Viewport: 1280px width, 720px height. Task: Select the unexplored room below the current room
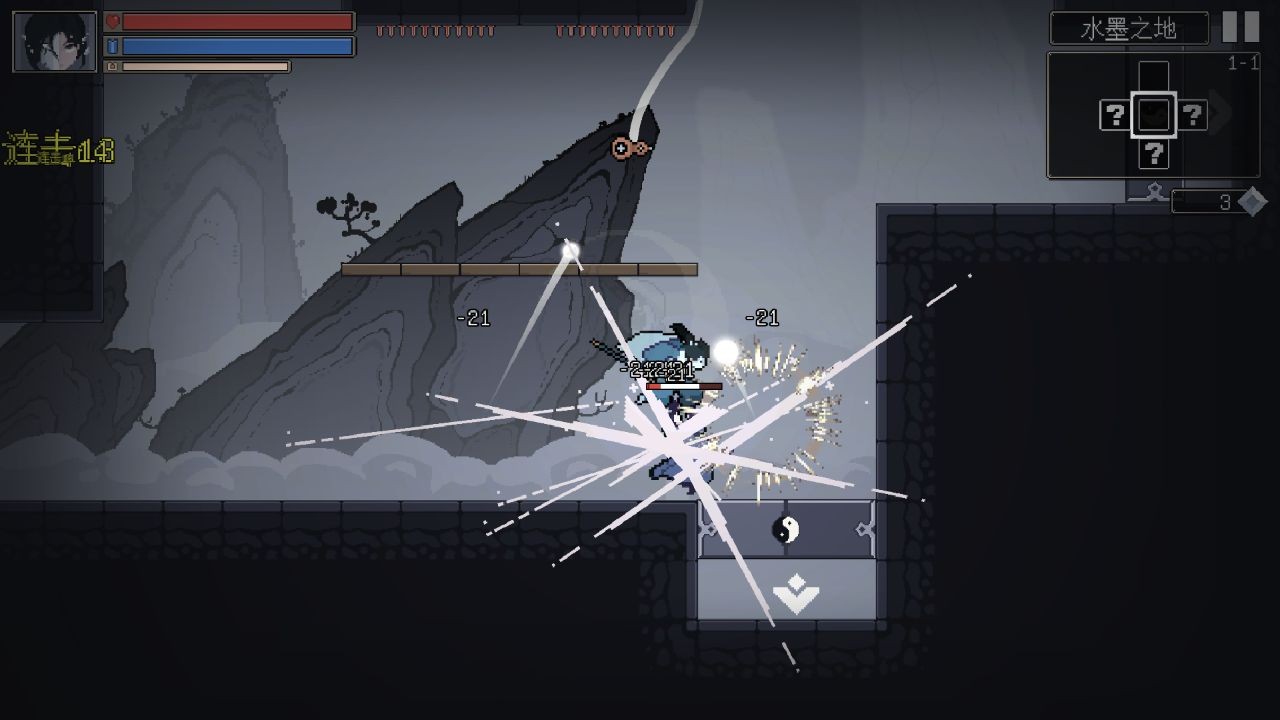click(1153, 154)
